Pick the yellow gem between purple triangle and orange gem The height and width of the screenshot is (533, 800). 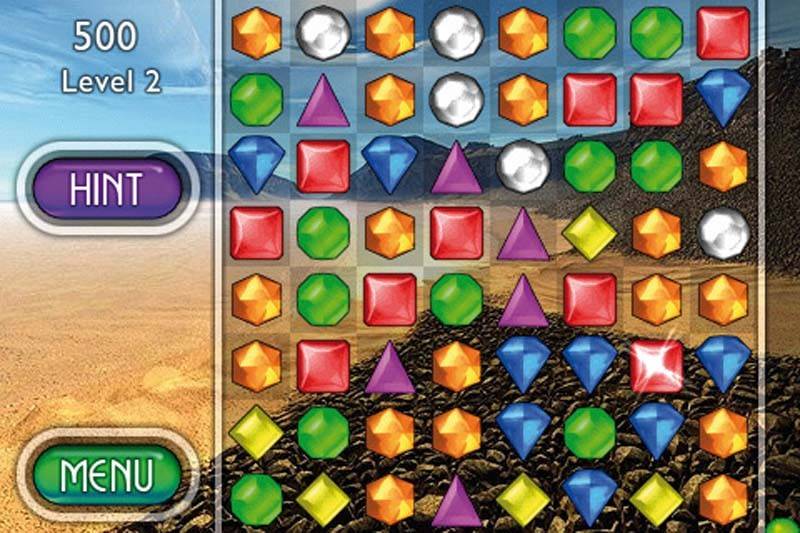point(590,233)
